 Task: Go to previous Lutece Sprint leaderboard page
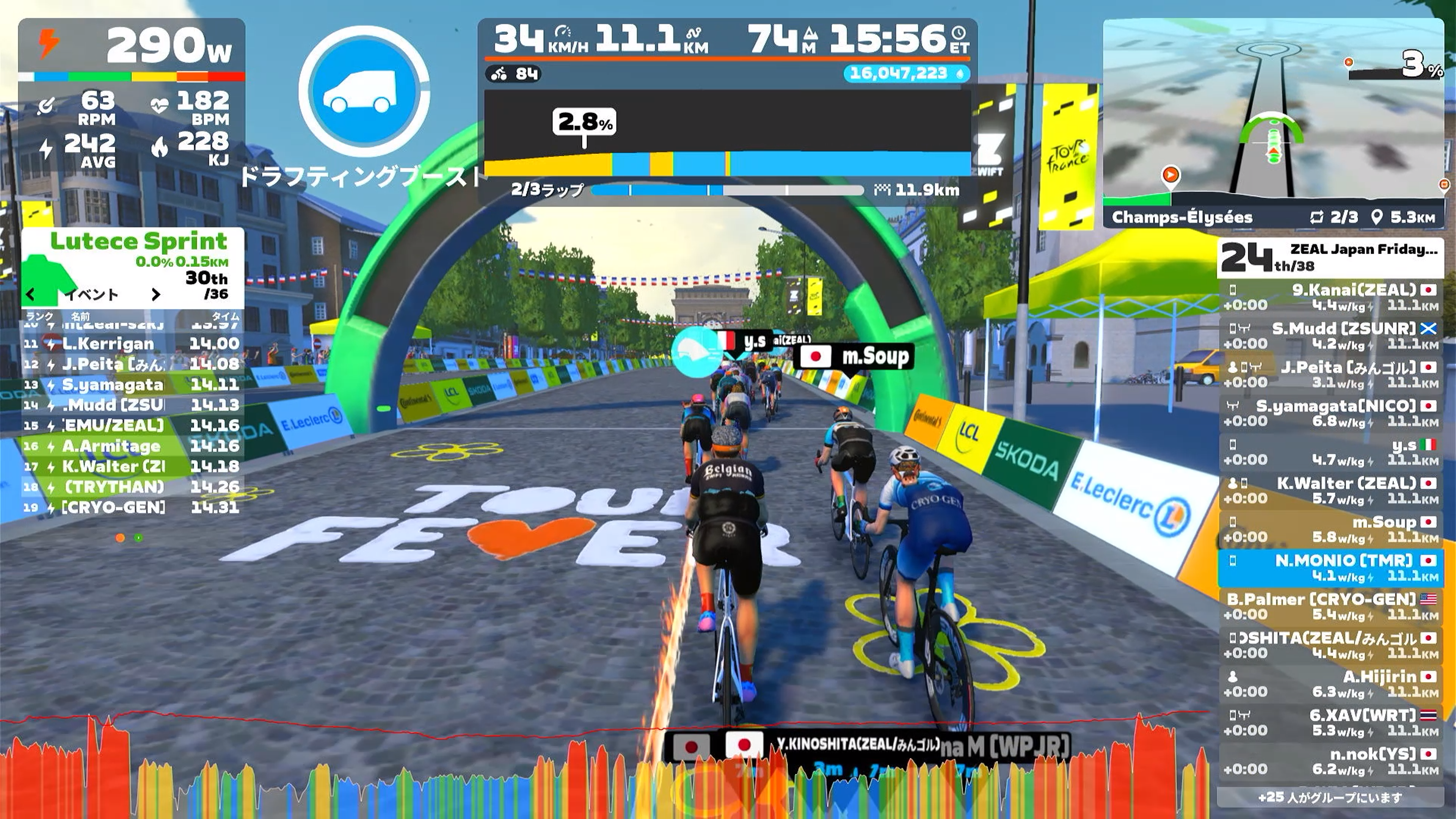coord(30,294)
